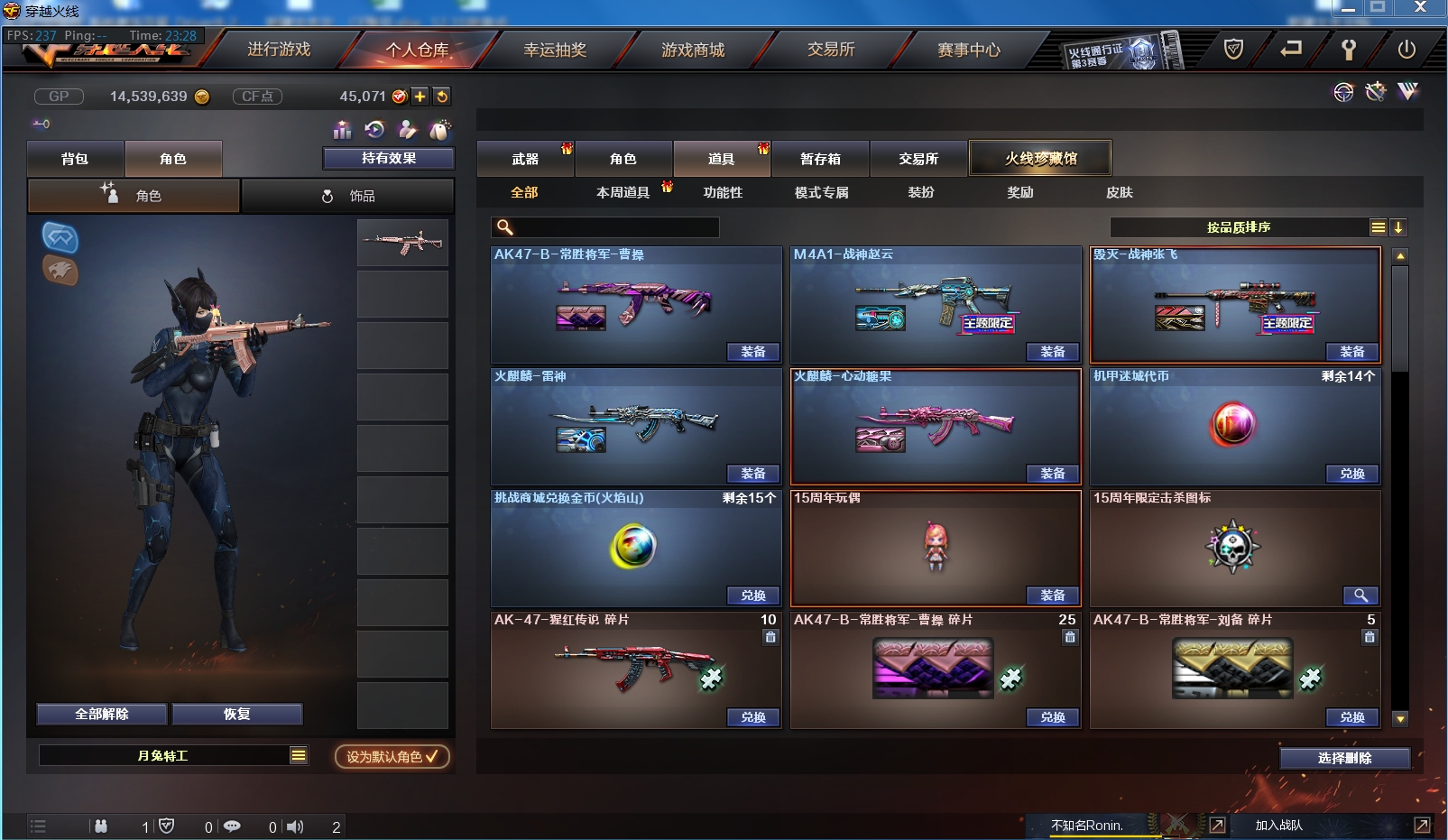Click the character edit icon with person and pencil
This screenshot has width=1448, height=840.
408,130
